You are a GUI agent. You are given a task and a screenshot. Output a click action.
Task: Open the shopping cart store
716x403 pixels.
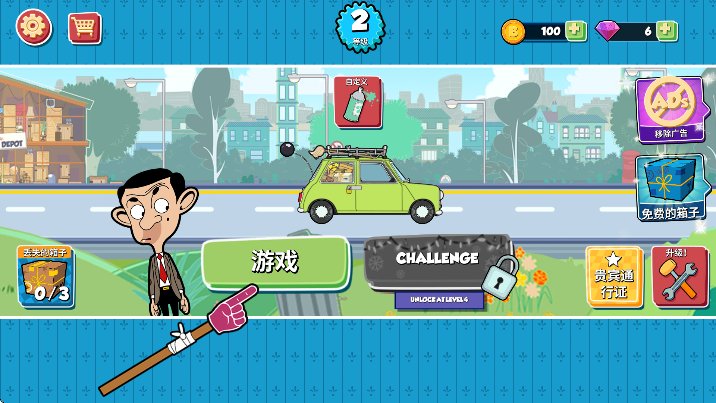[85, 27]
